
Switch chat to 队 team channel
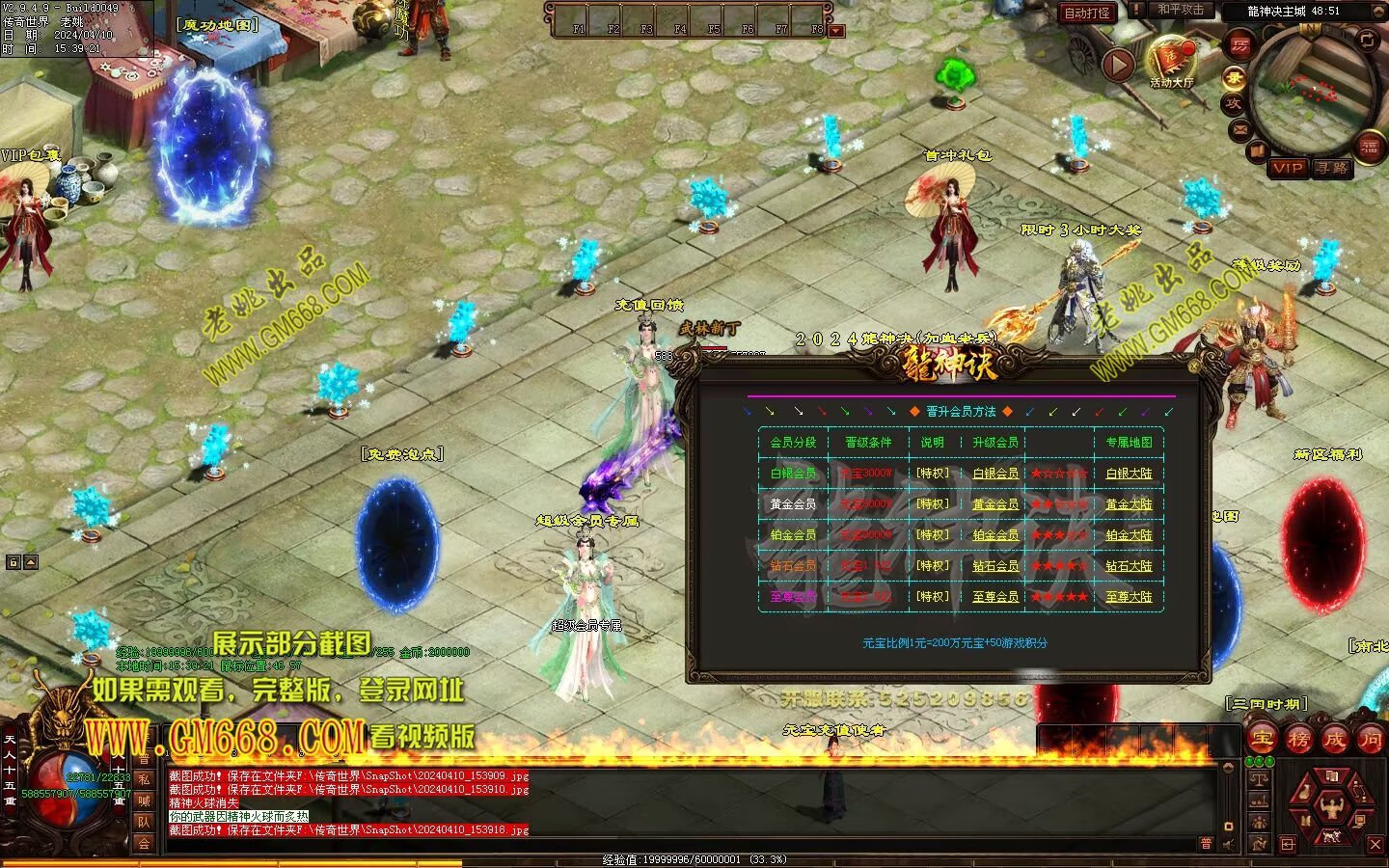click(144, 822)
